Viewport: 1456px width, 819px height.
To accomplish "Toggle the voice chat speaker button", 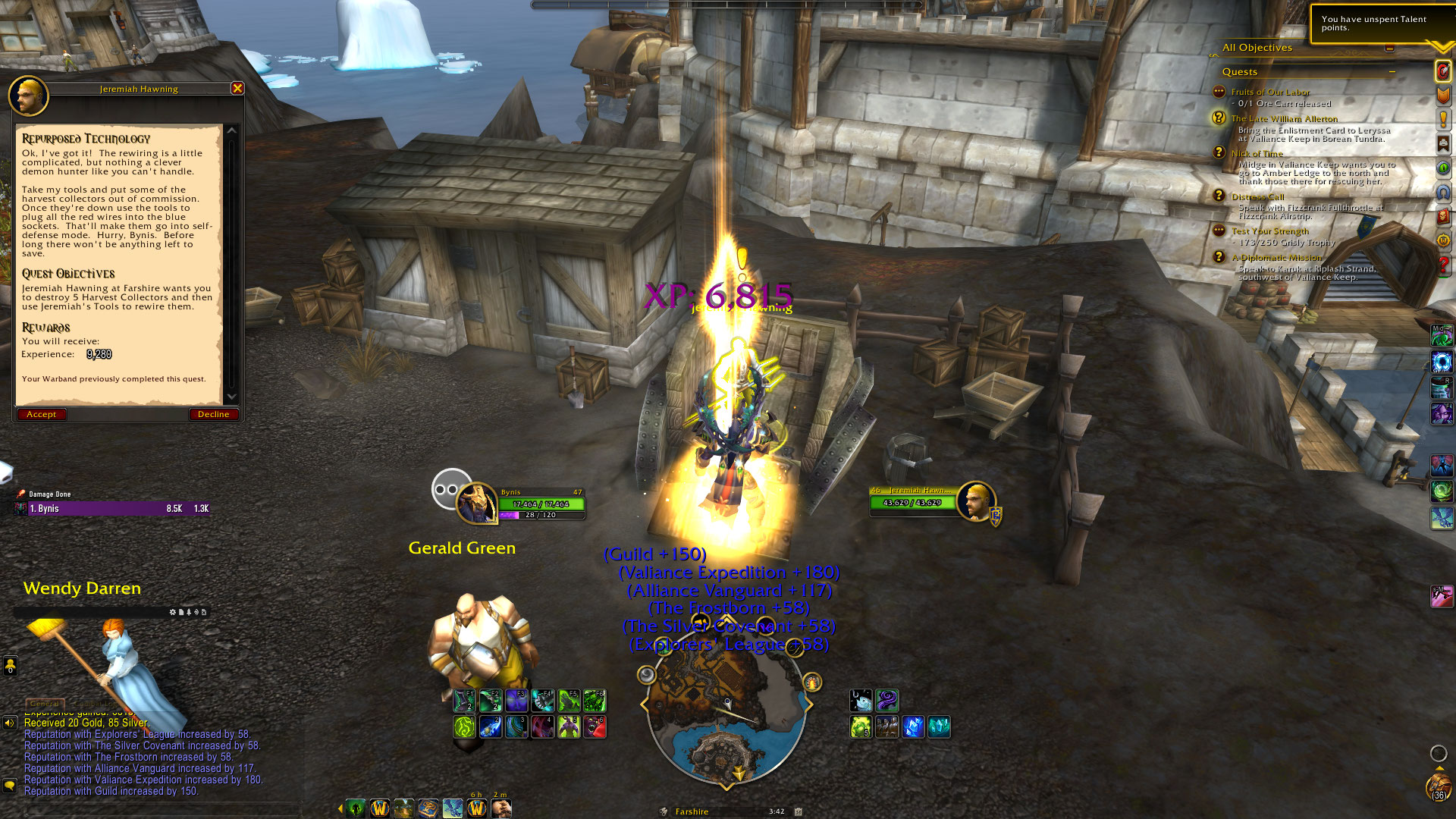I will pyautogui.click(x=10, y=723).
